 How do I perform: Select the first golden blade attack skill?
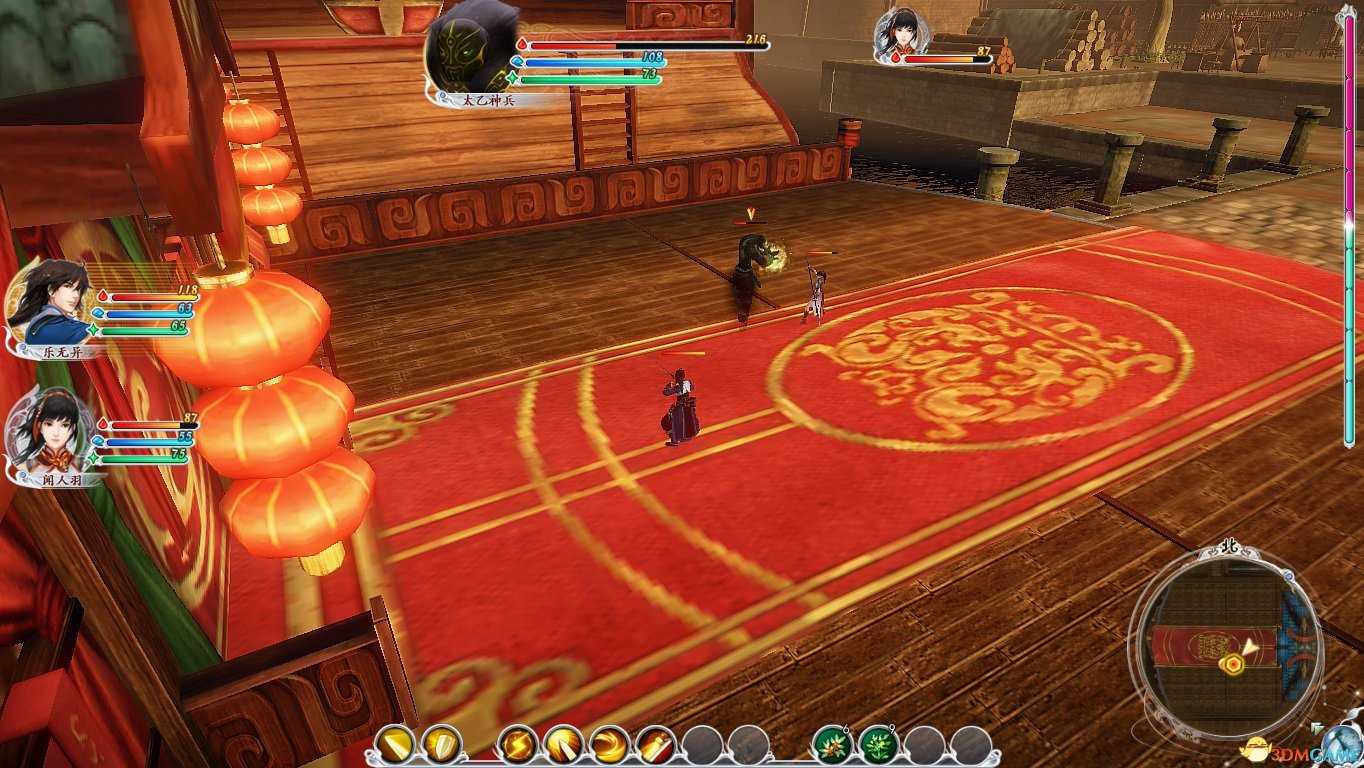point(395,744)
